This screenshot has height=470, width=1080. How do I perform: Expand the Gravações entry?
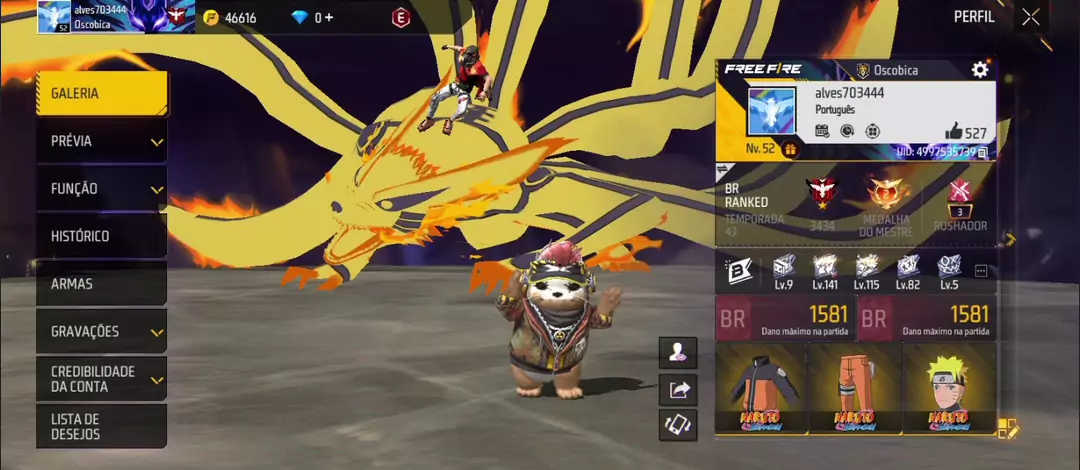point(101,332)
